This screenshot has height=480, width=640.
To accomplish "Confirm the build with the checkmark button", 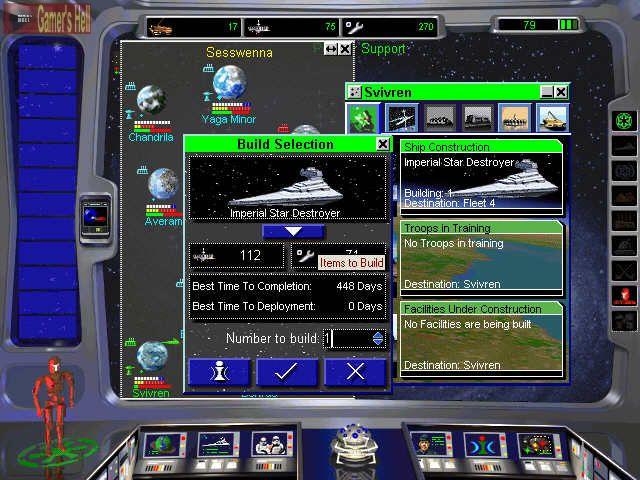I will (288, 372).
